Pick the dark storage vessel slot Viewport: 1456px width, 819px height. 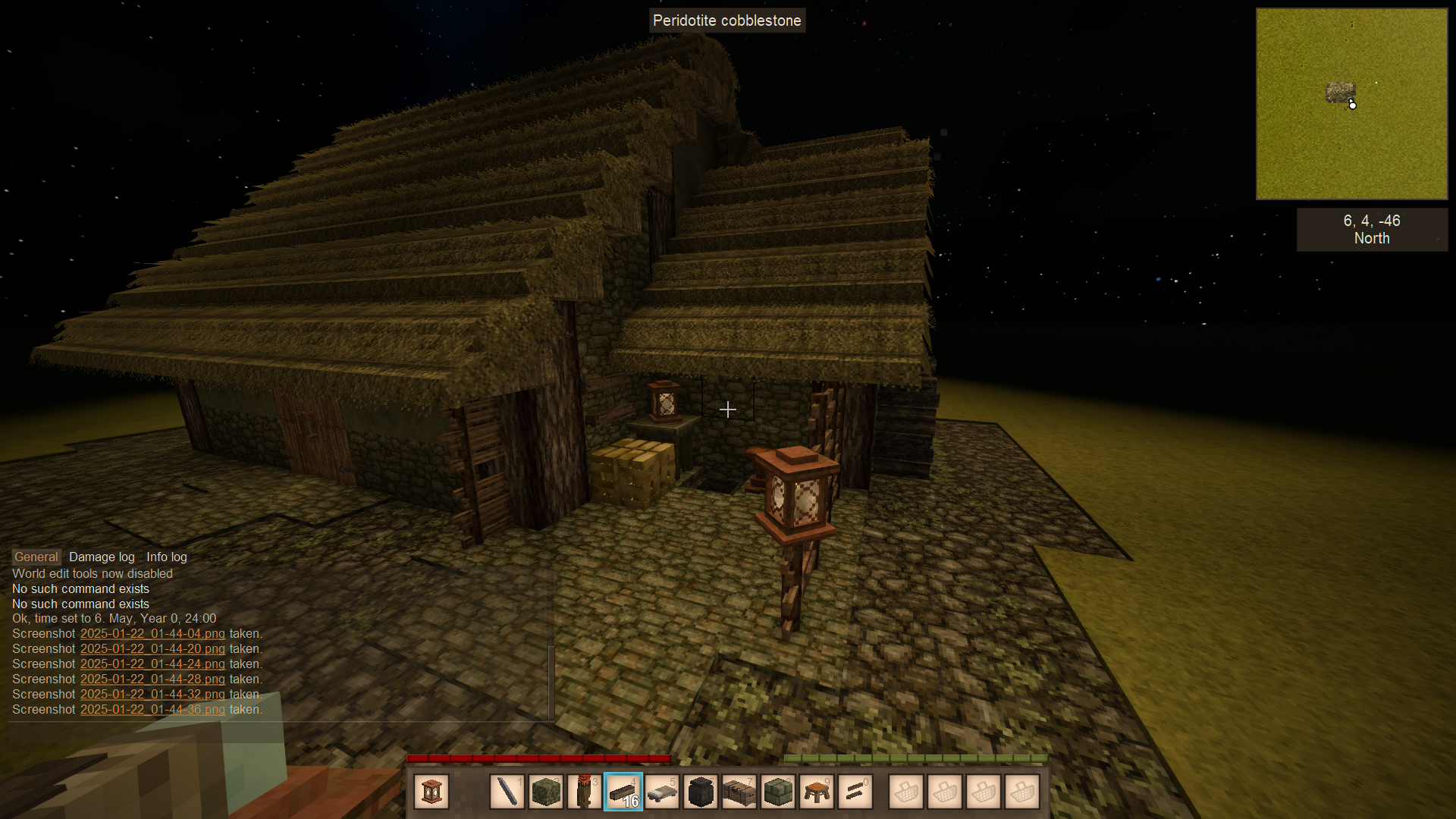tap(701, 792)
